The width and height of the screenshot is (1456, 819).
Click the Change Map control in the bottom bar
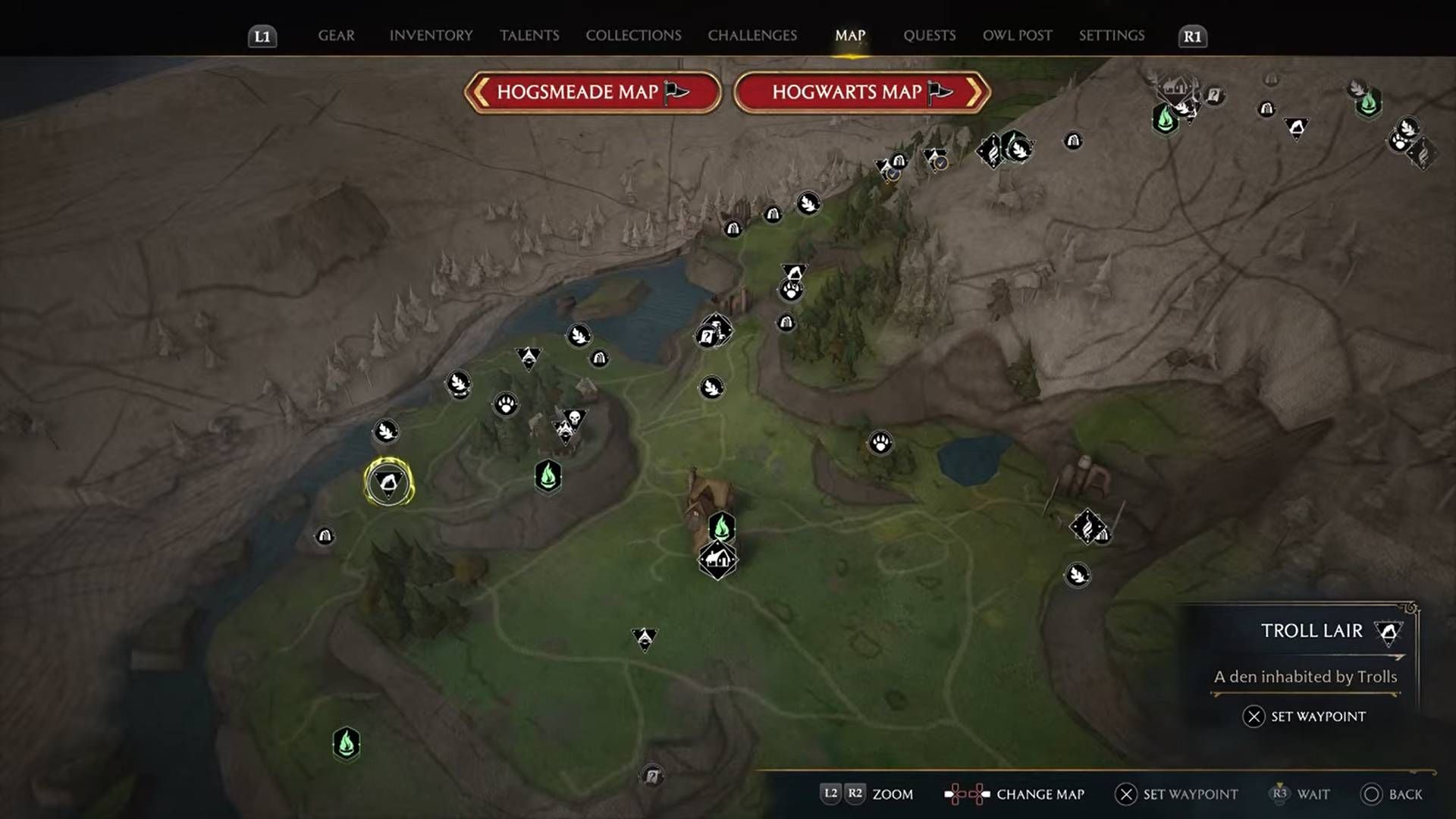point(1040,795)
